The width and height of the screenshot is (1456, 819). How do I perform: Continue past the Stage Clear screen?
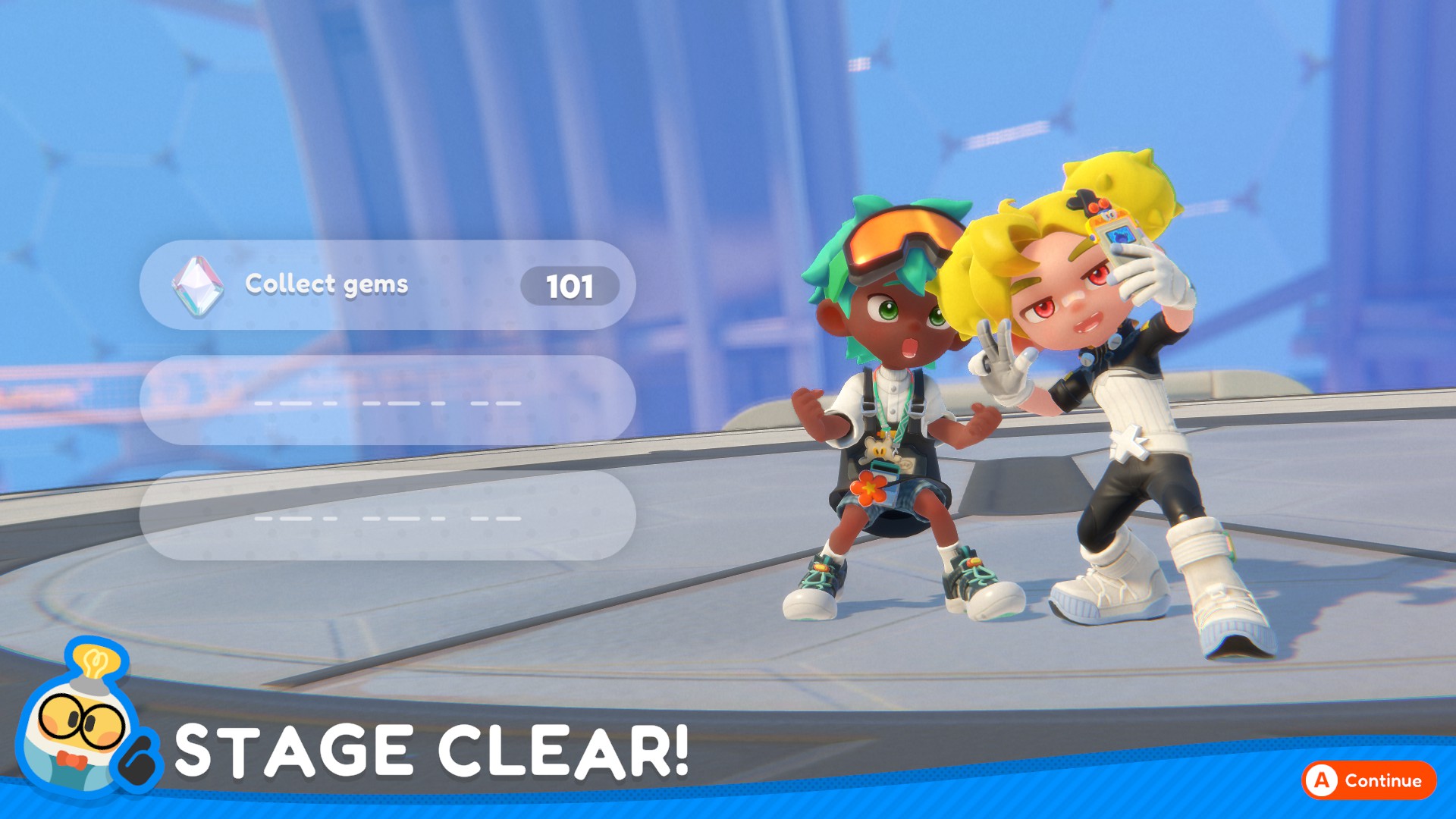(1369, 780)
